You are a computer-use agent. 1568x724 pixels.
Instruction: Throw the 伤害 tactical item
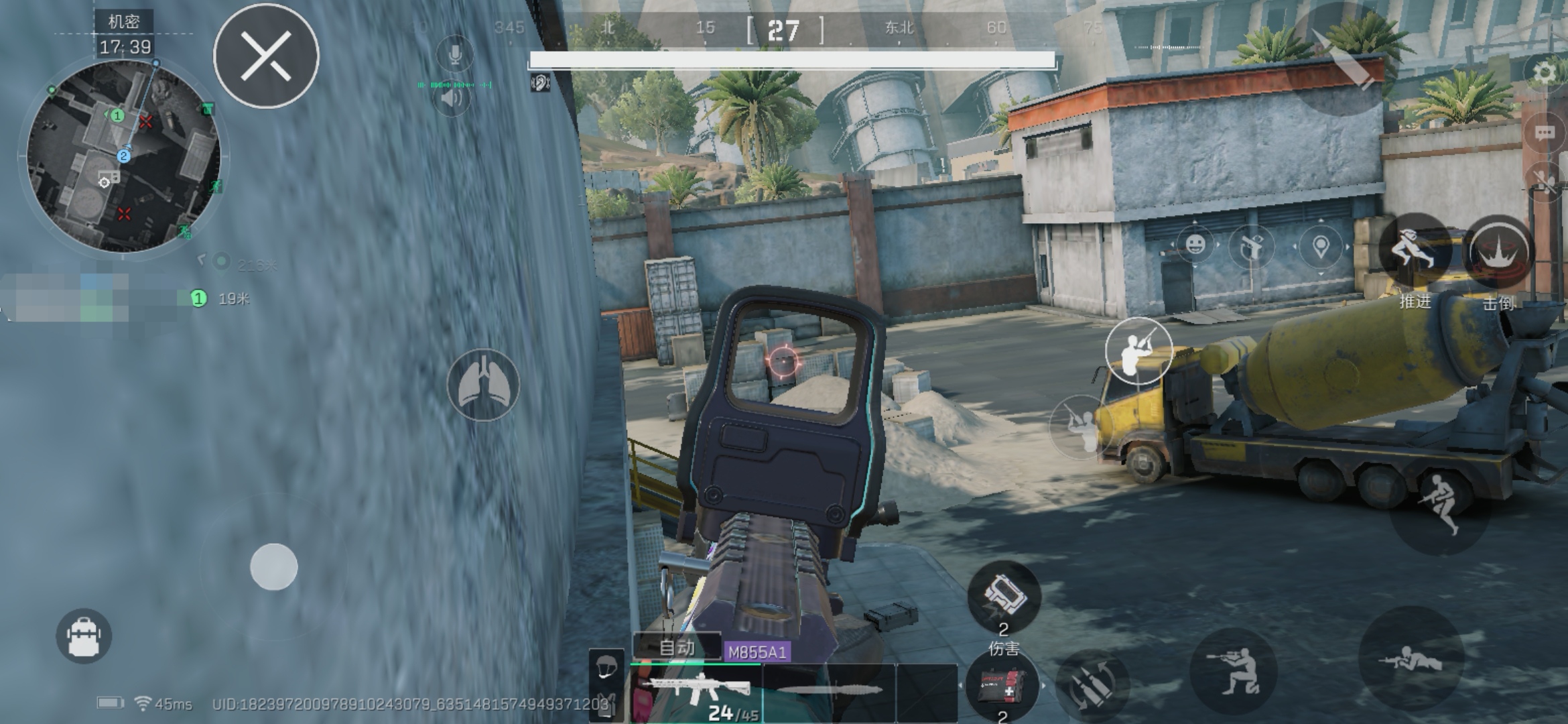pos(1003,598)
